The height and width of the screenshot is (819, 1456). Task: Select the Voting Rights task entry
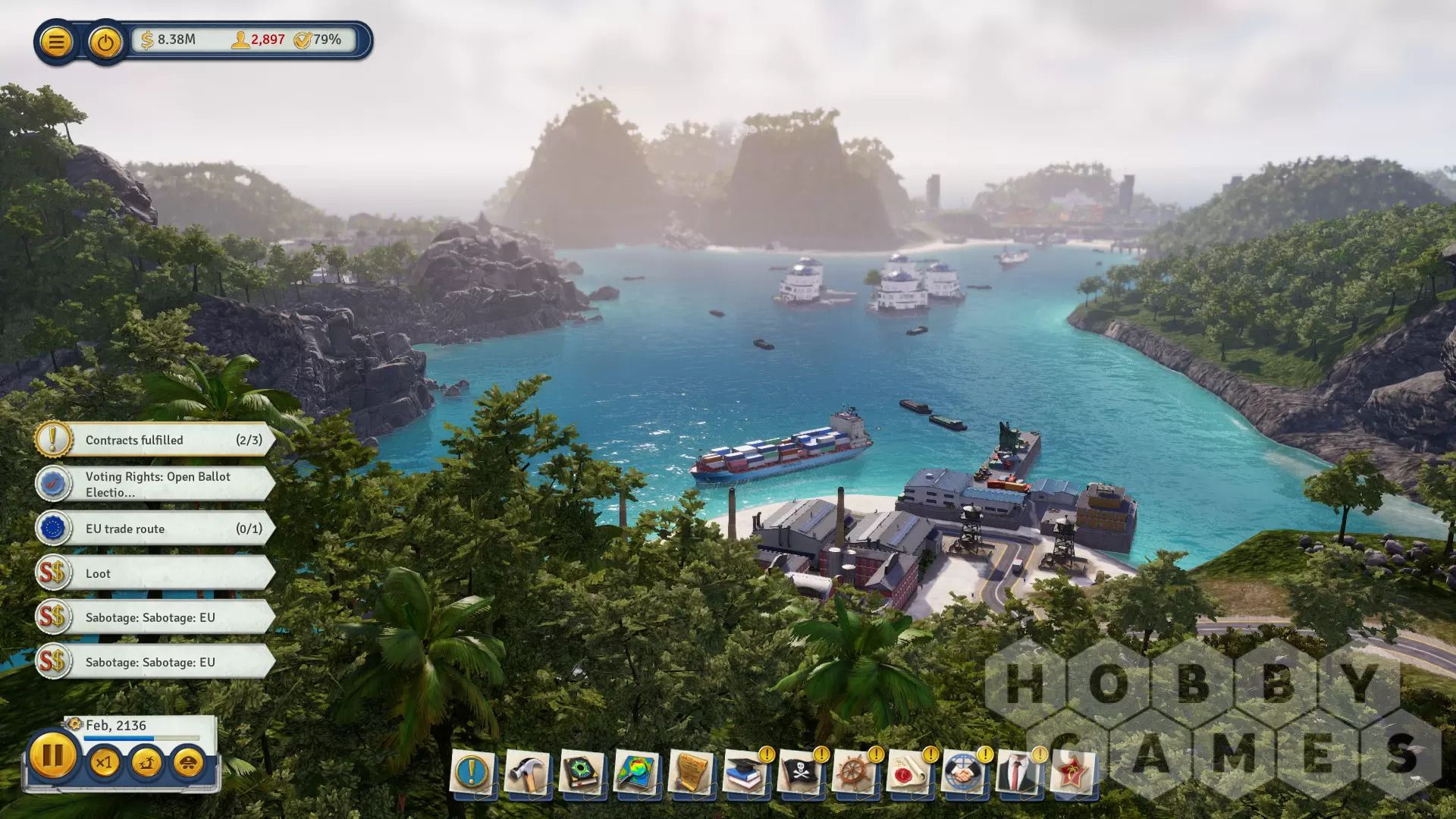[155, 484]
